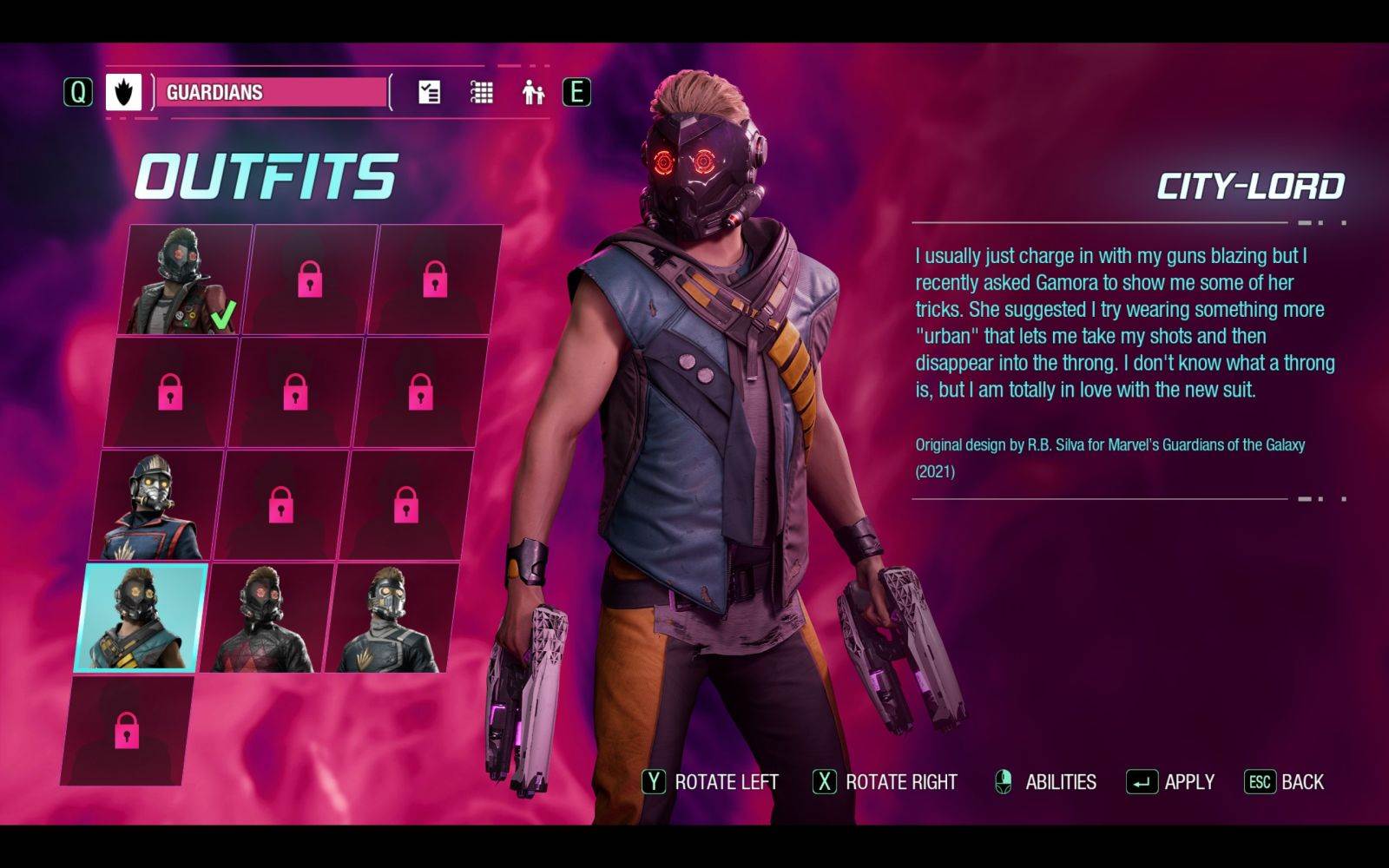Click the mouse icon next to Abilities

tap(1003, 781)
